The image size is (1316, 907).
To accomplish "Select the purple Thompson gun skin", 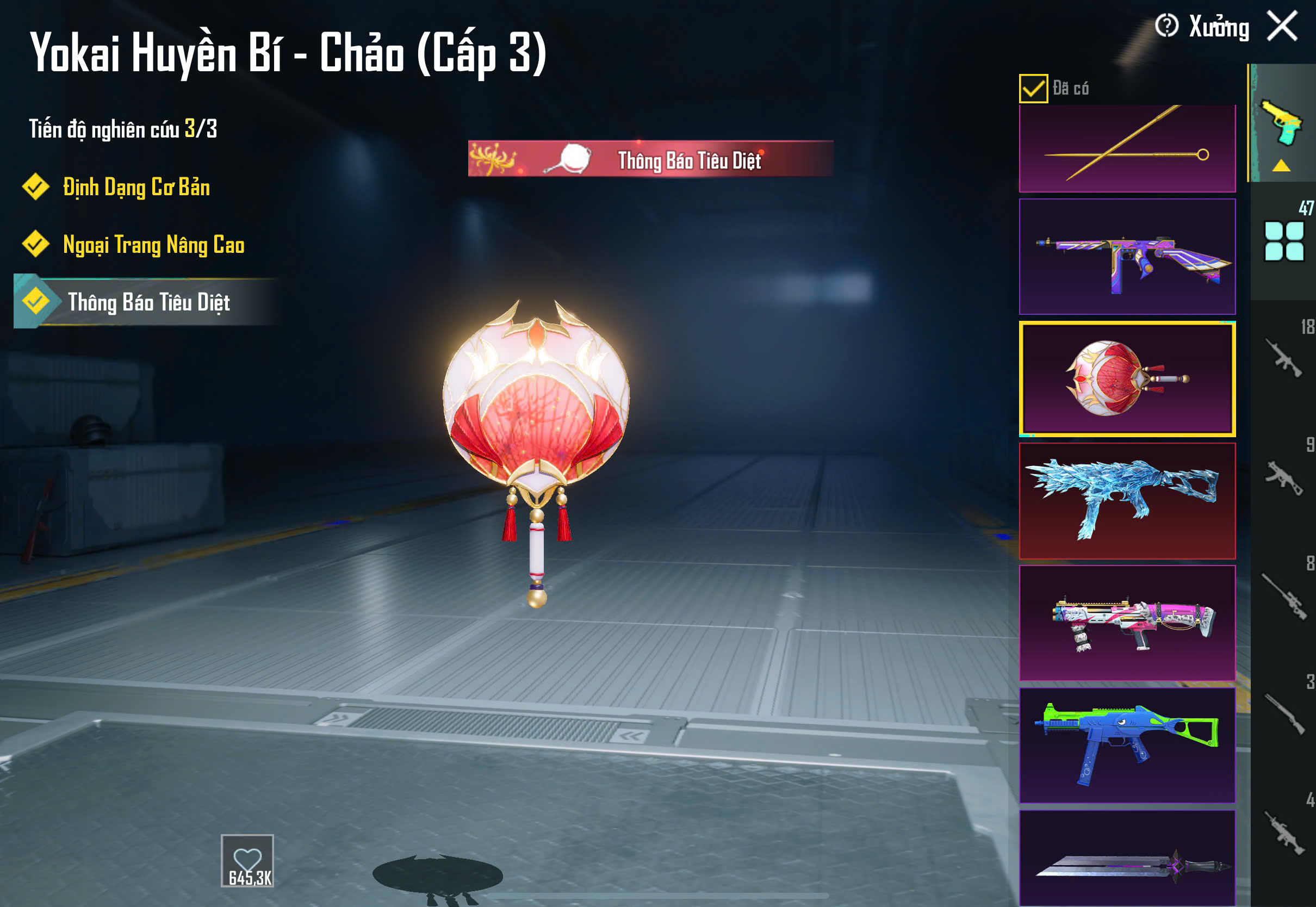I will point(1127,256).
